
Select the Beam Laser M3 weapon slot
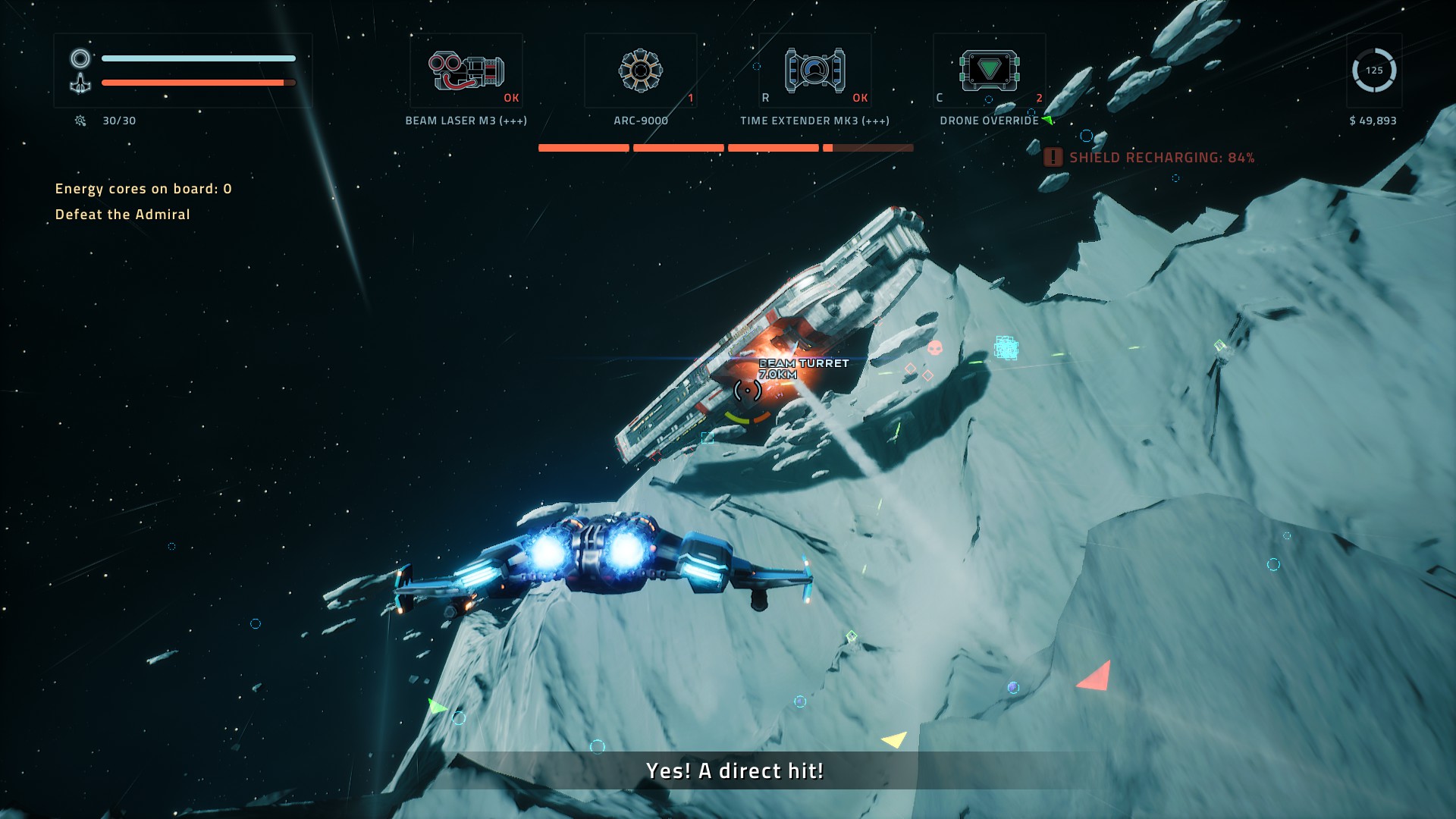466,71
